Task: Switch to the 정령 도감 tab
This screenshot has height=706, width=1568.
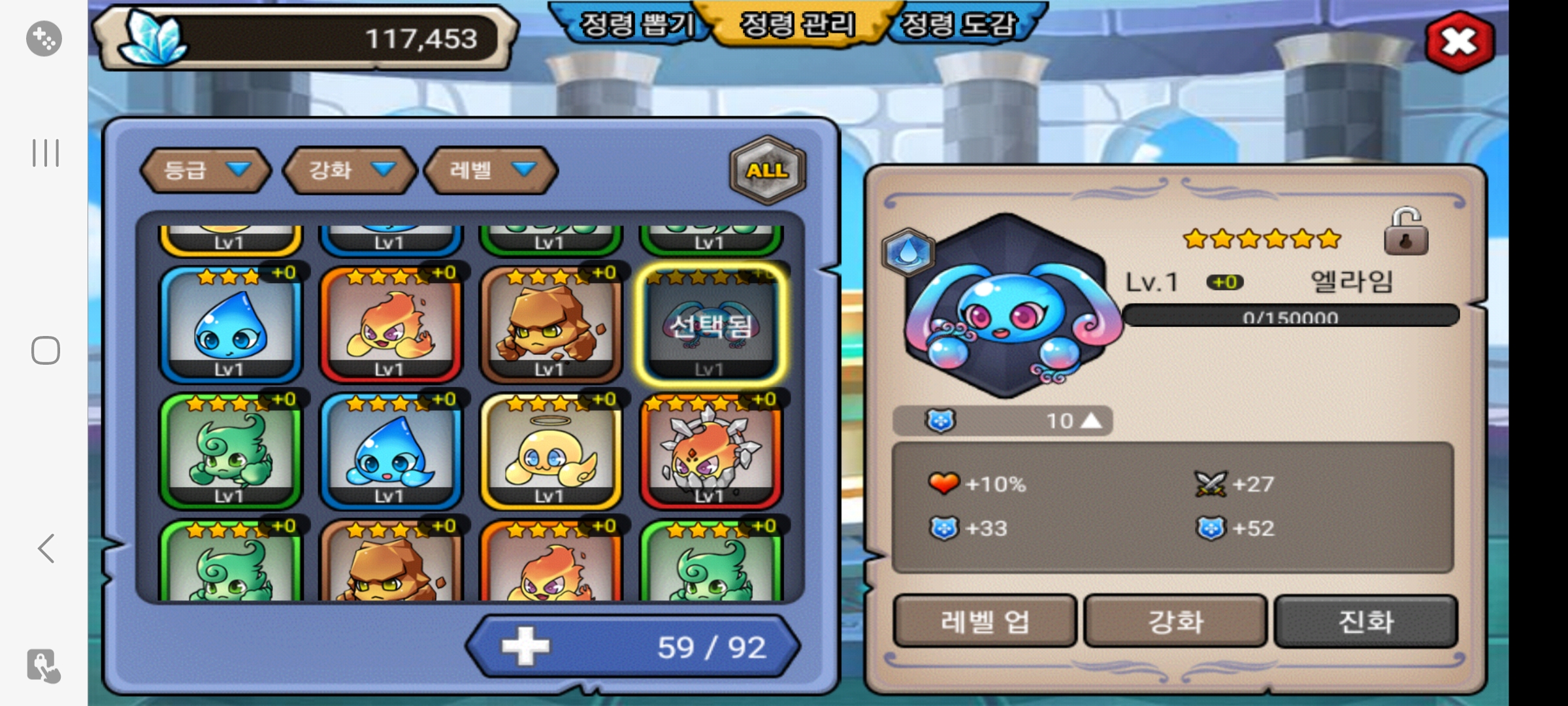Action: [x=958, y=25]
